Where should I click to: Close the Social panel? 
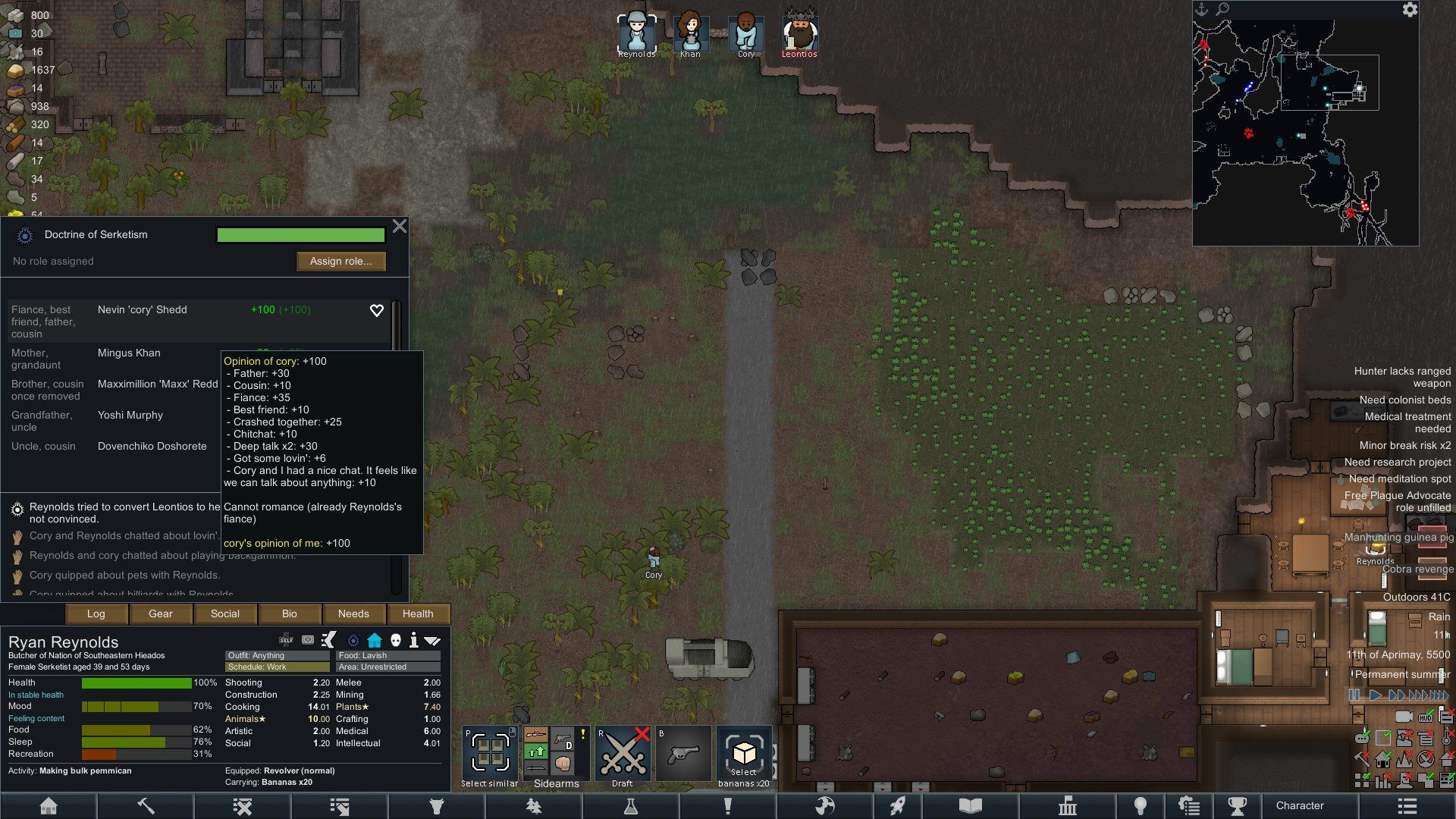click(x=400, y=226)
